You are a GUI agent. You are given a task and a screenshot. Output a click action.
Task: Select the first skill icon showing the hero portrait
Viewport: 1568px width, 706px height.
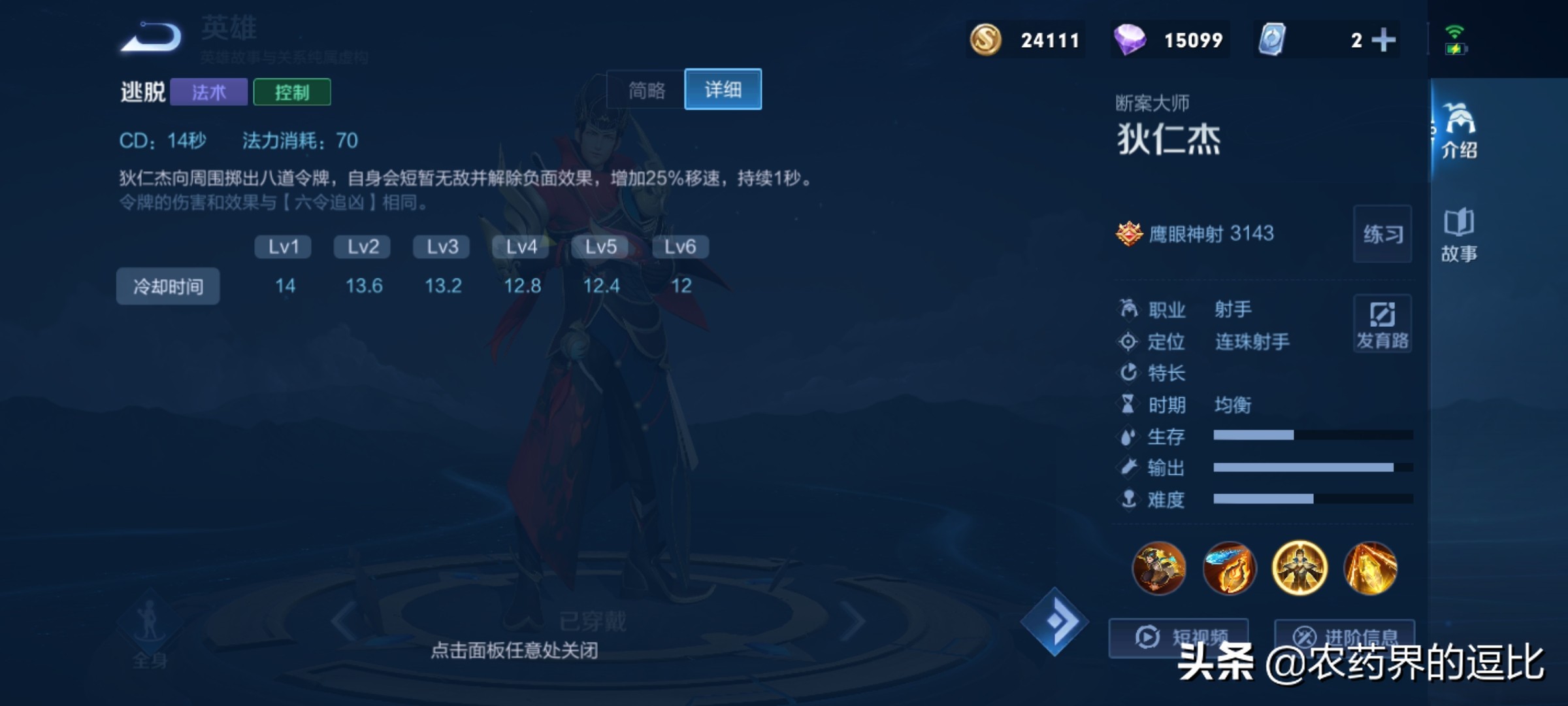tap(1159, 568)
